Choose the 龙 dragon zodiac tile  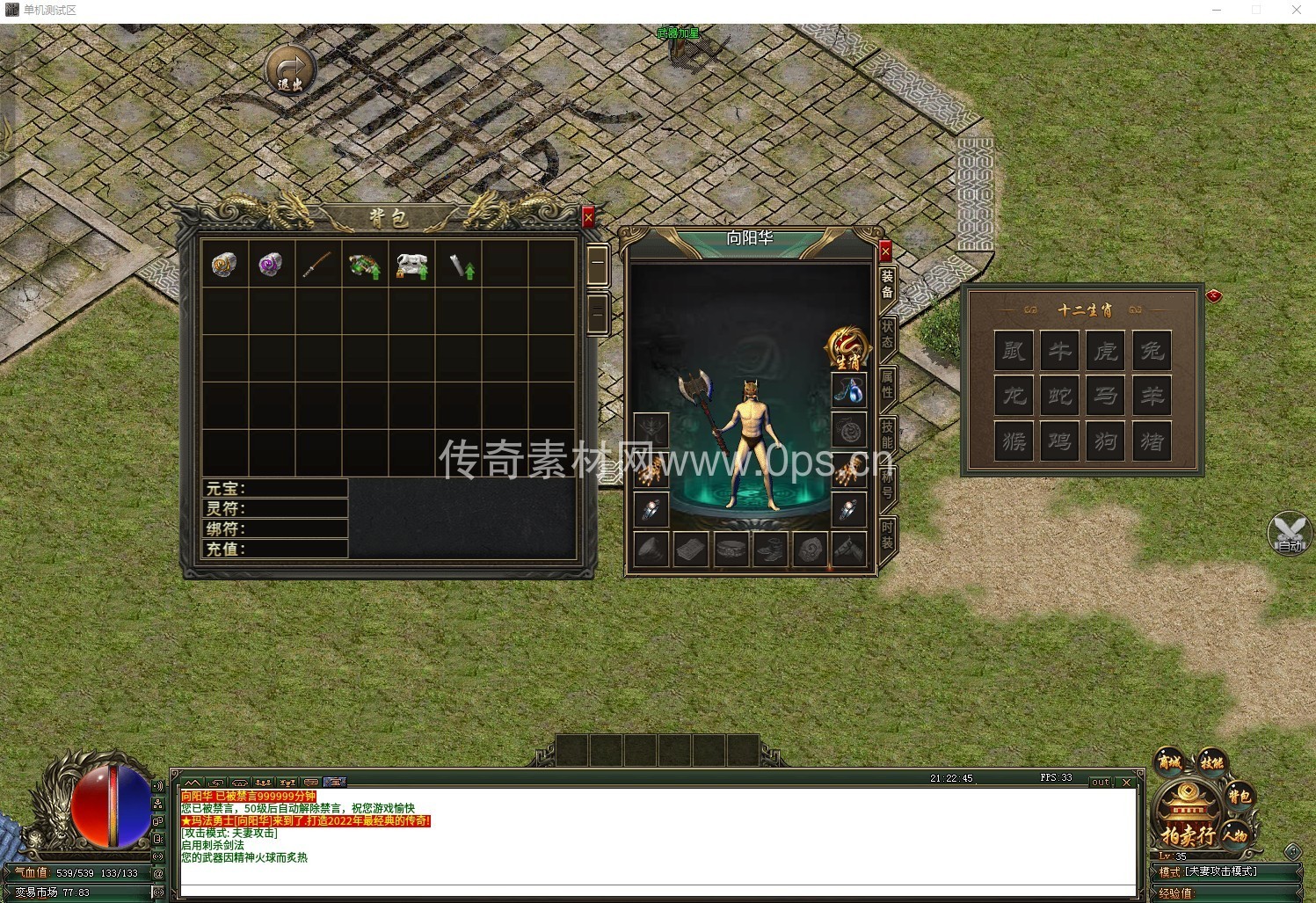[x=1014, y=395]
